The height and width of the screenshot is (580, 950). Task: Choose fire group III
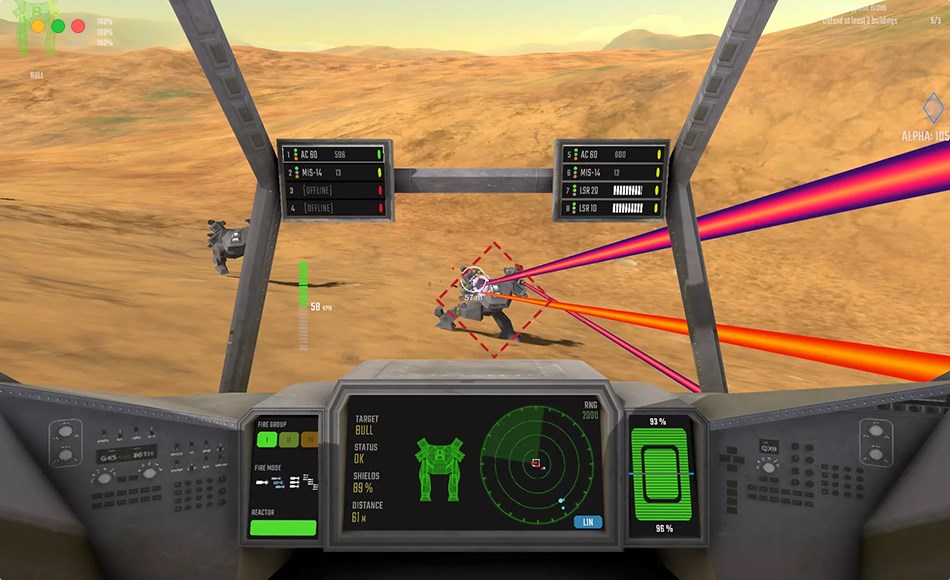(x=309, y=438)
